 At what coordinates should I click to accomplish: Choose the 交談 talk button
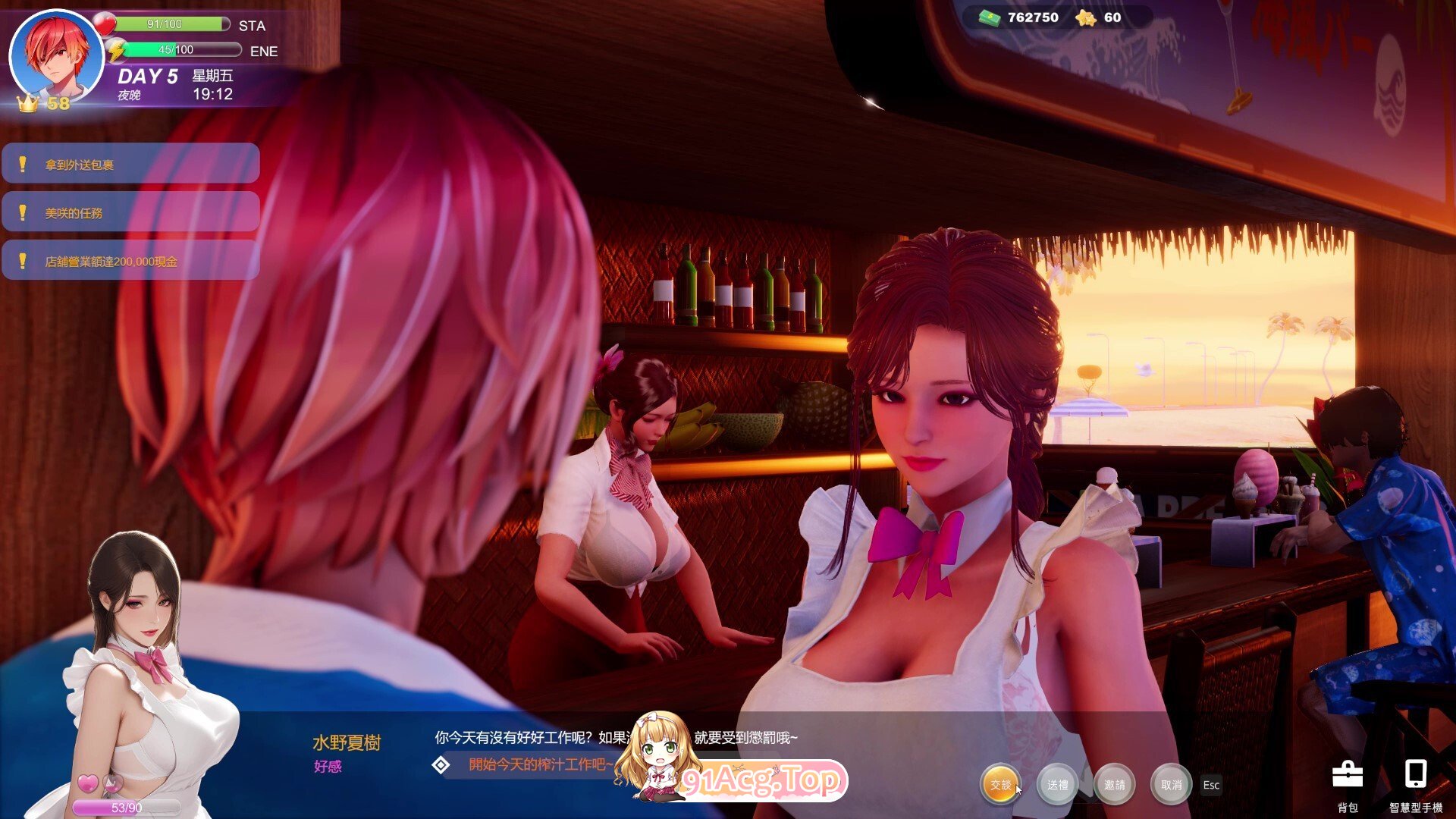1000,785
